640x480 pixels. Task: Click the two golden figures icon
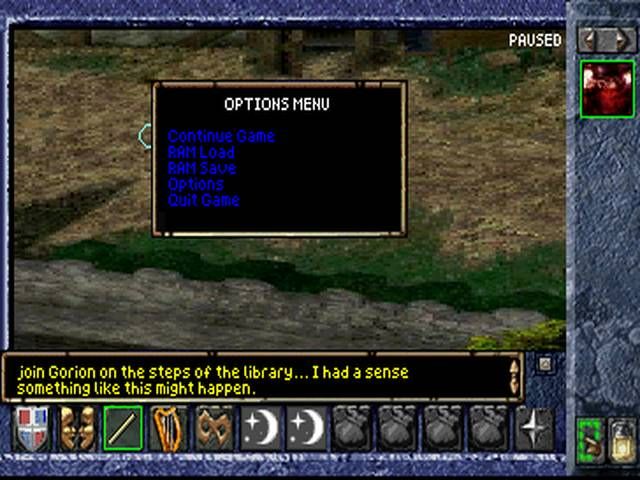[x=76, y=428]
